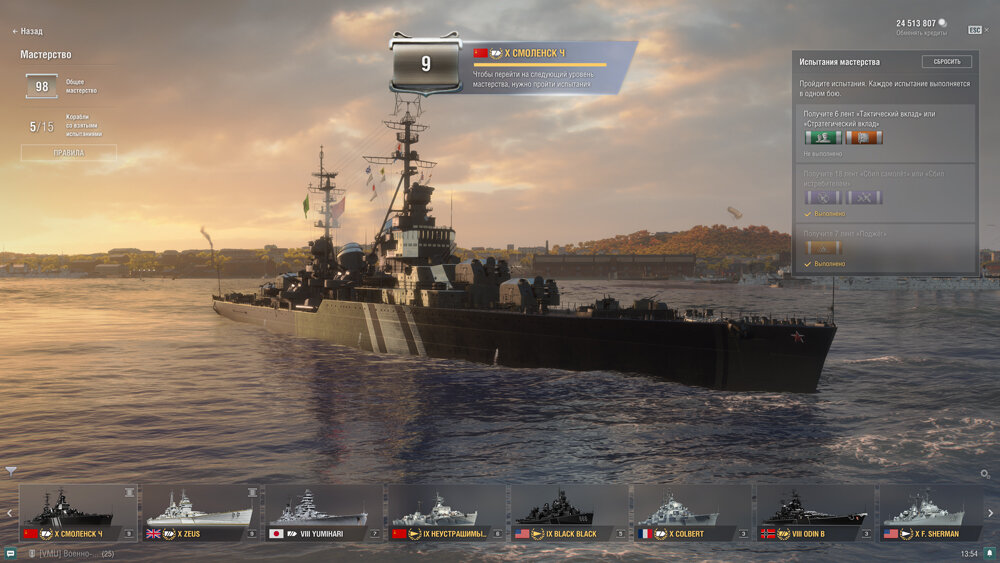Image resolution: width=1000 pixels, height=563 pixels.
Task: Show previous ships with the left carousel arrow
Action: tap(9, 513)
